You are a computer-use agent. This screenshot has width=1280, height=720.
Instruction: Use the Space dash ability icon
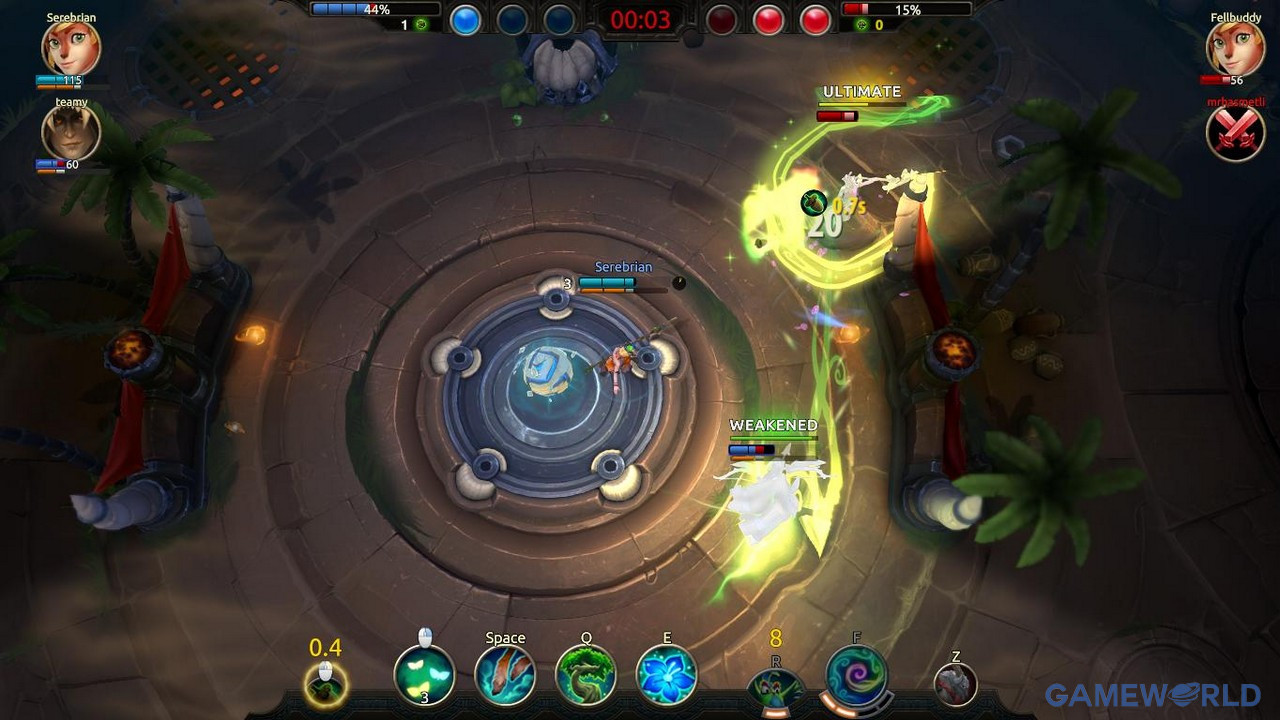click(x=505, y=674)
